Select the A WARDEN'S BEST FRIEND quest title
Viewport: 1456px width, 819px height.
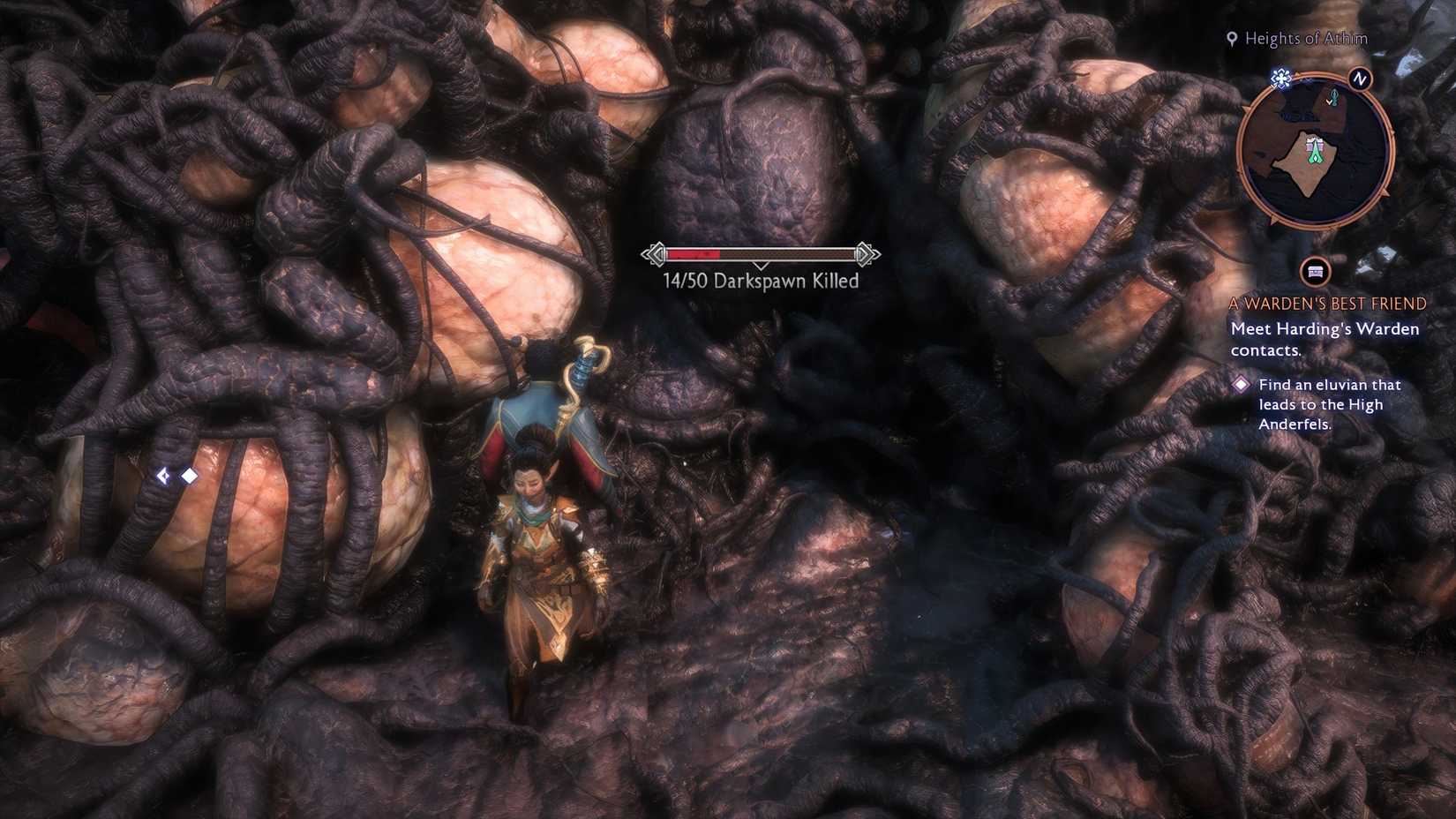[x=1326, y=303]
